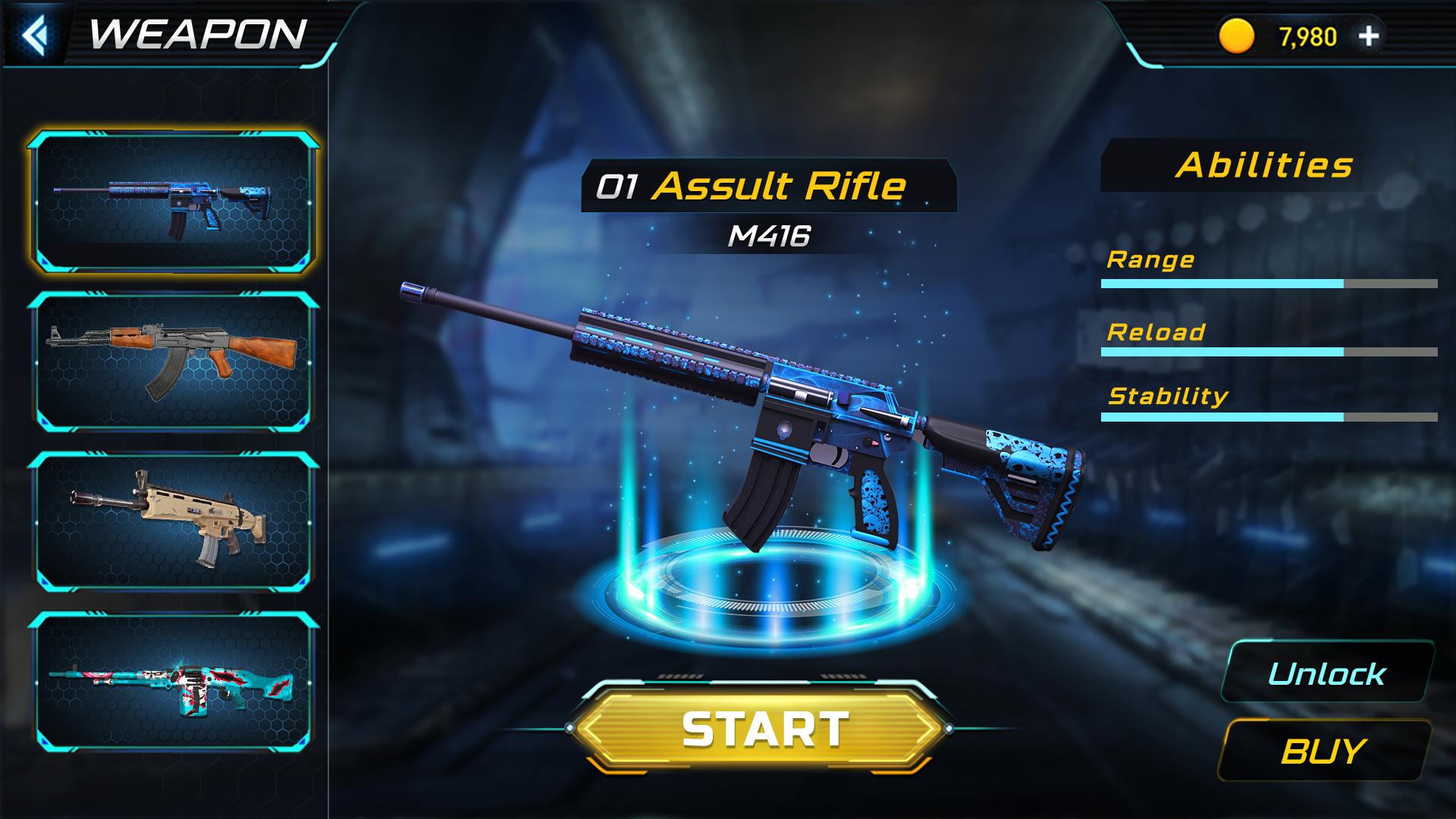This screenshot has height=819, width=1456.
Task: Select the teal machine gun tile
Action: pos(174,681)
